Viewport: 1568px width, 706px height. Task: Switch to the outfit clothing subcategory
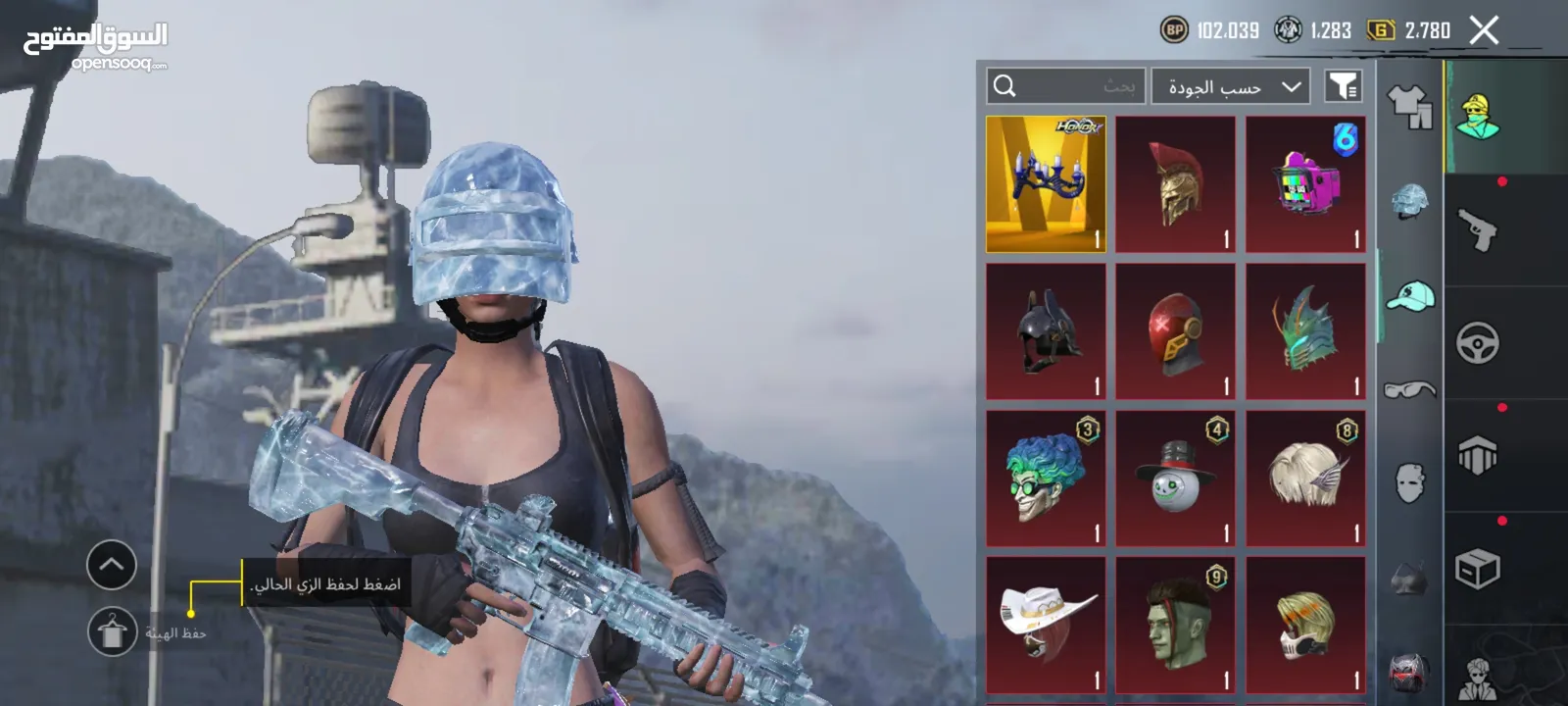[x=1409, y=106]
